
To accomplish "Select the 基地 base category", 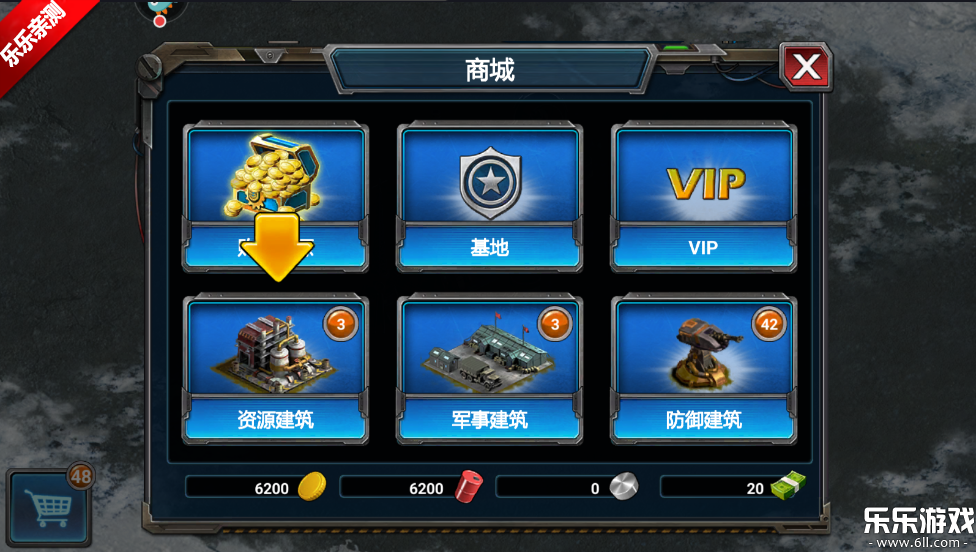I will click(x=489, y=197).
